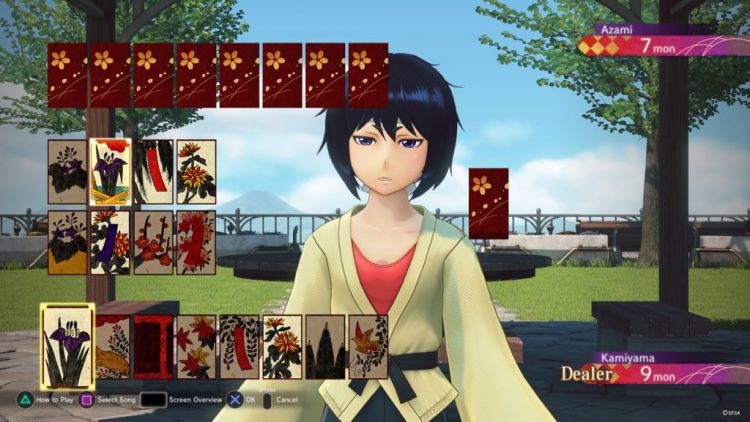Pick the red maple leaves card in hand
750x422 pixels.
196,346
